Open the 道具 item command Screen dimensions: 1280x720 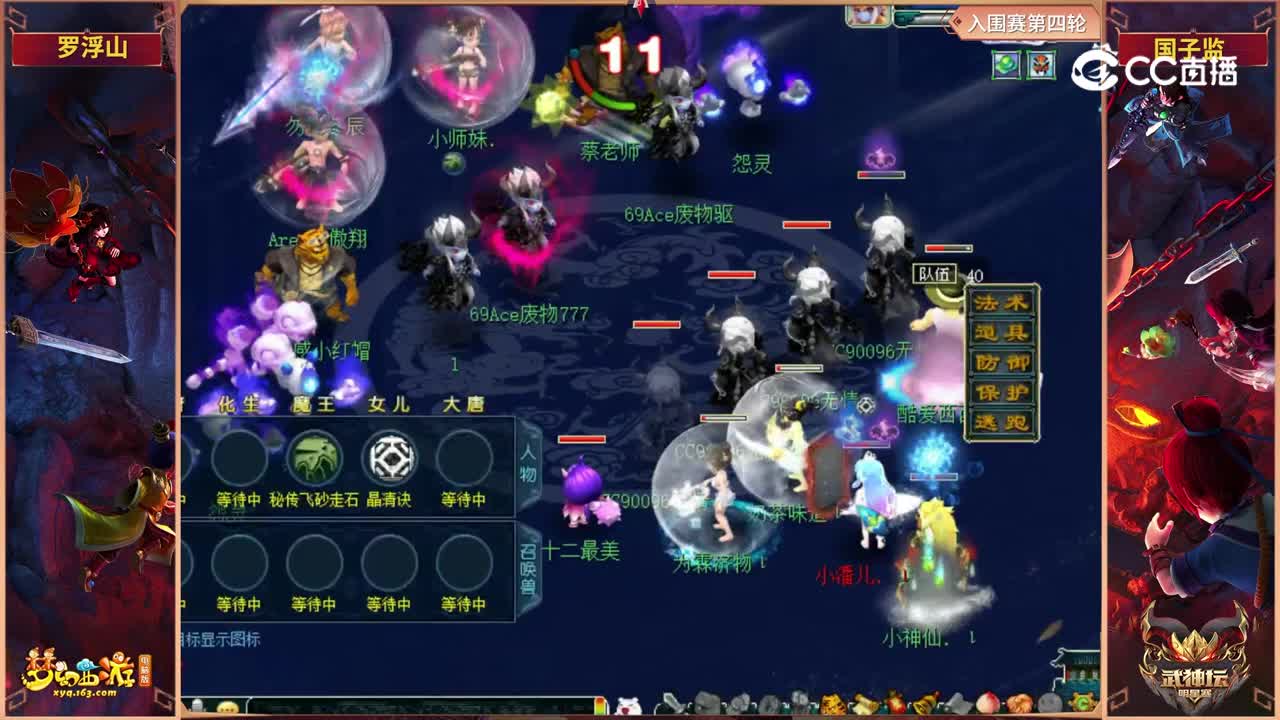pos(1001,331)
